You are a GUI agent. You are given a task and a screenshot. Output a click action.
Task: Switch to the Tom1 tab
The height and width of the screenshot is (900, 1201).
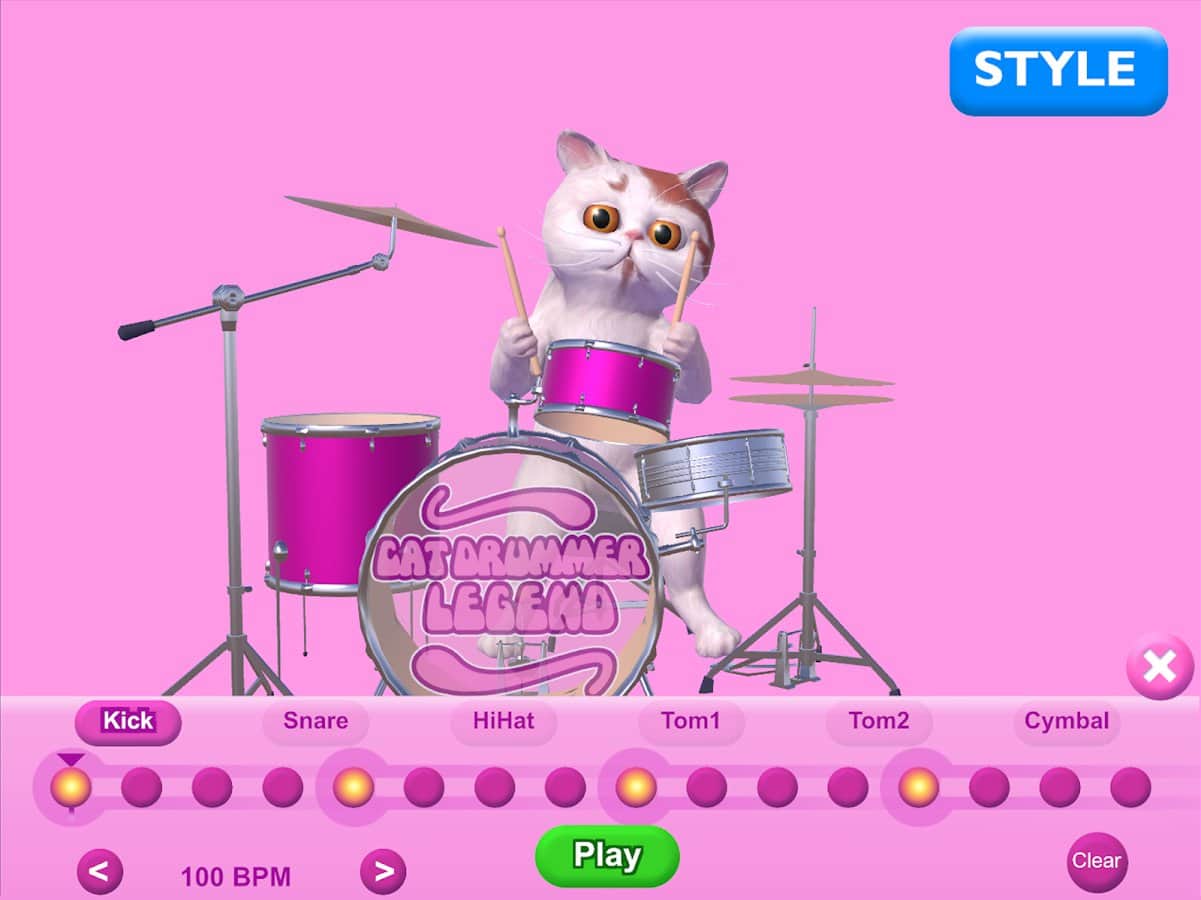click(x=690, y=721)
